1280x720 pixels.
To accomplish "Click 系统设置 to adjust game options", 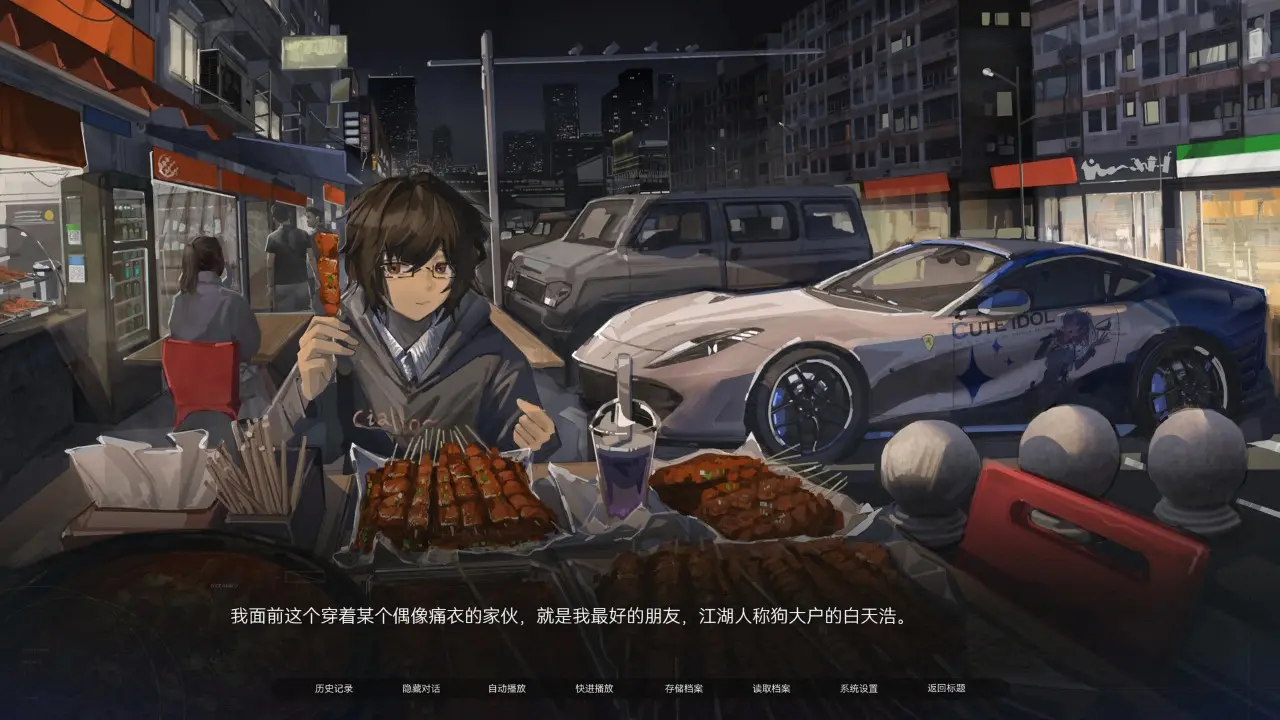I will (856, 688).
